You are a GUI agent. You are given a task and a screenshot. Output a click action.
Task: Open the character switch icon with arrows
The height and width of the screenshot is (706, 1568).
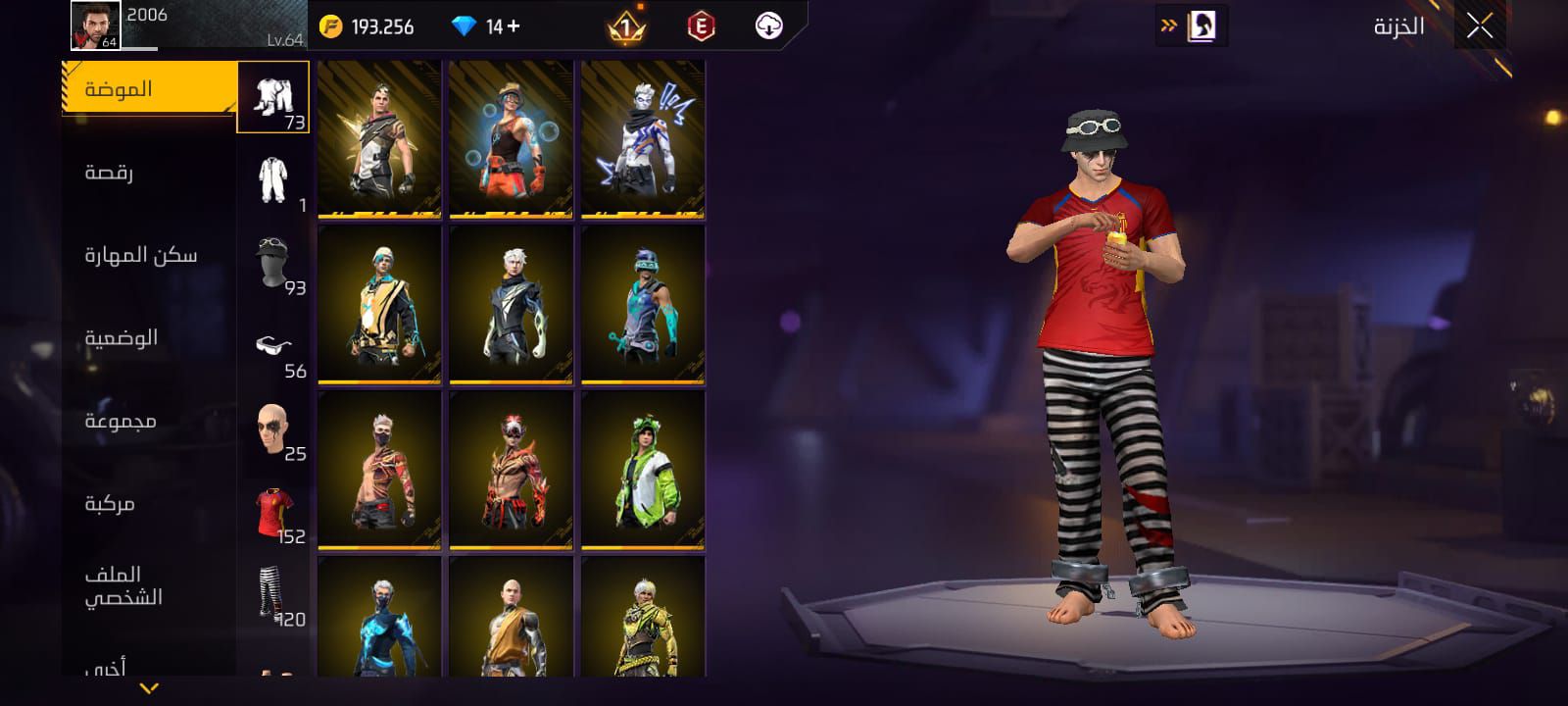(x=1191, y=26)
